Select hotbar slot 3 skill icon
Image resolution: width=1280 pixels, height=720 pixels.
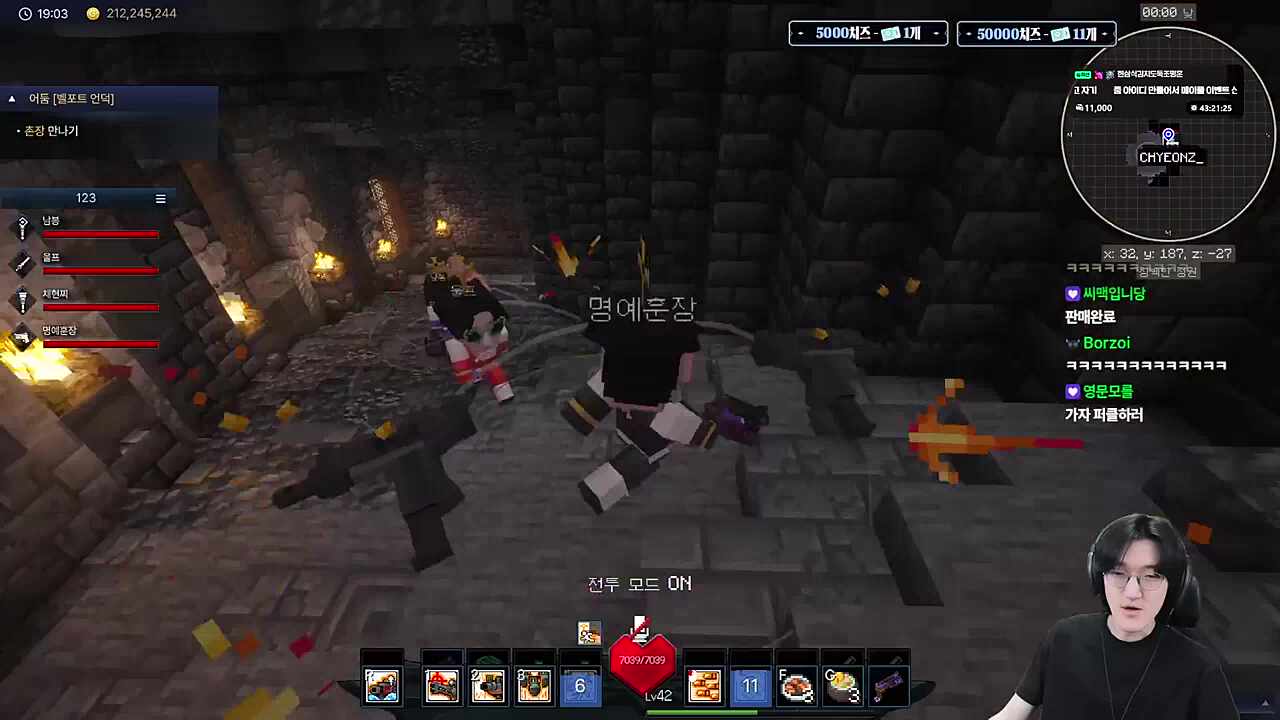(534, 685)
